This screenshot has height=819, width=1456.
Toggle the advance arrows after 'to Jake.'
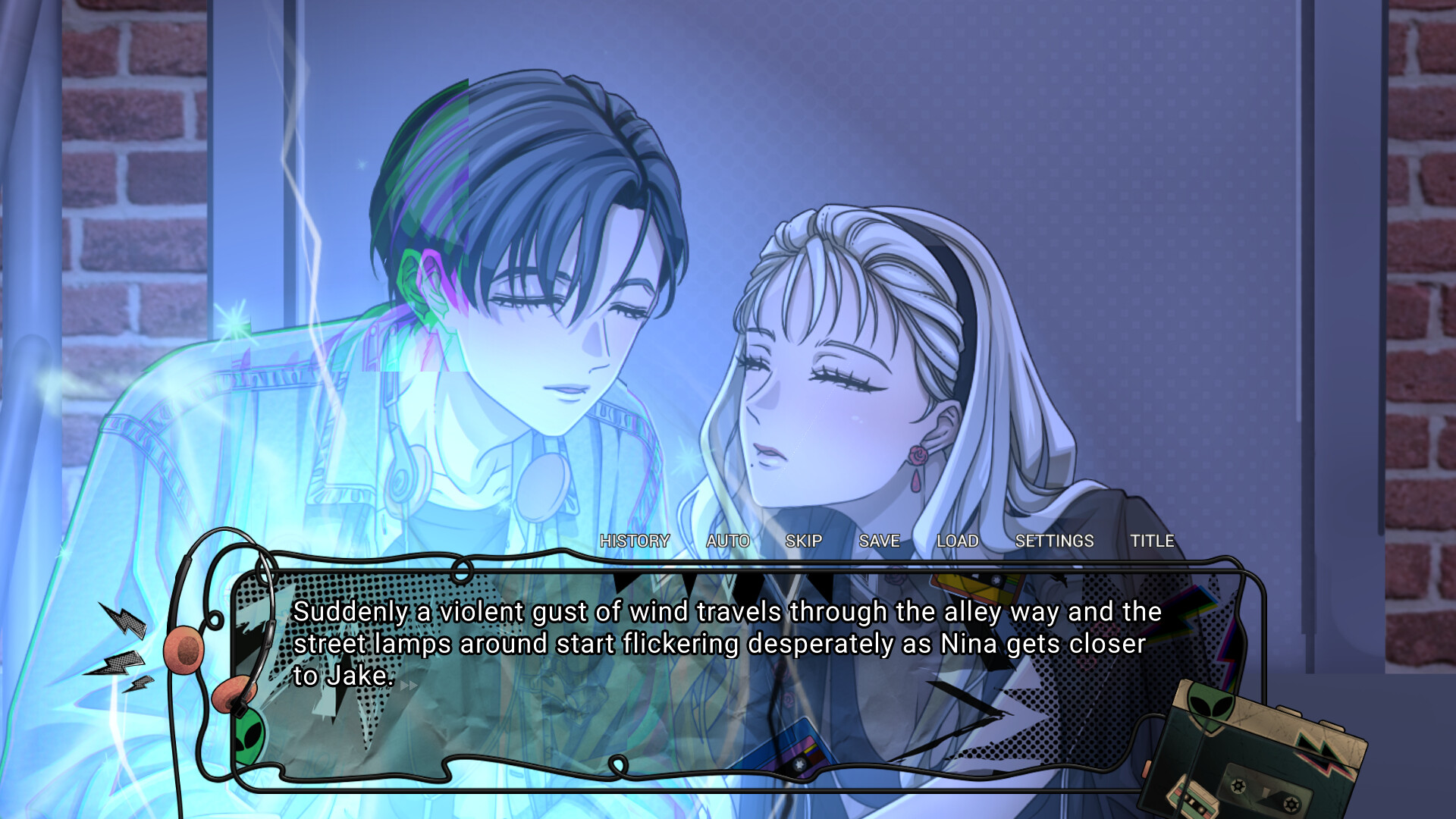tap(409, 685)
